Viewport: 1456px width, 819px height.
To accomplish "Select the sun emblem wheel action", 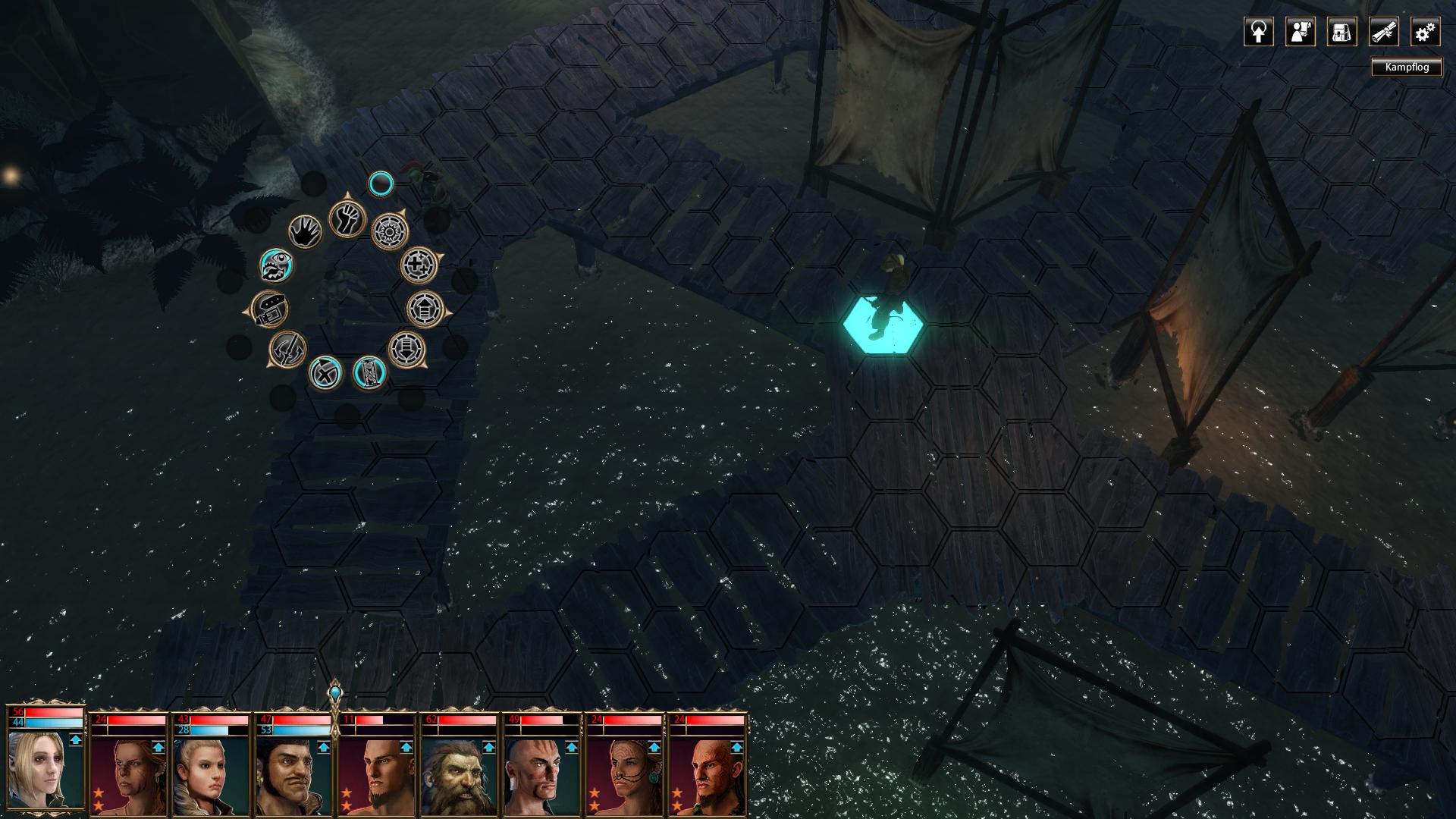I will pos(390,230).
